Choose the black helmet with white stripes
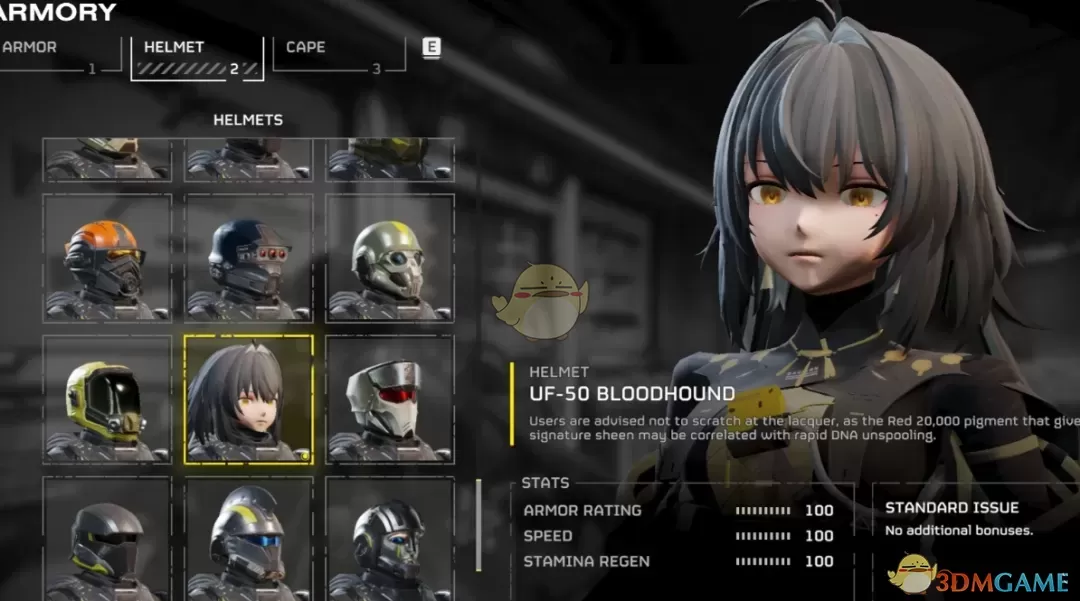Screen dimensions: 1080x601 [x=389, y=540]
